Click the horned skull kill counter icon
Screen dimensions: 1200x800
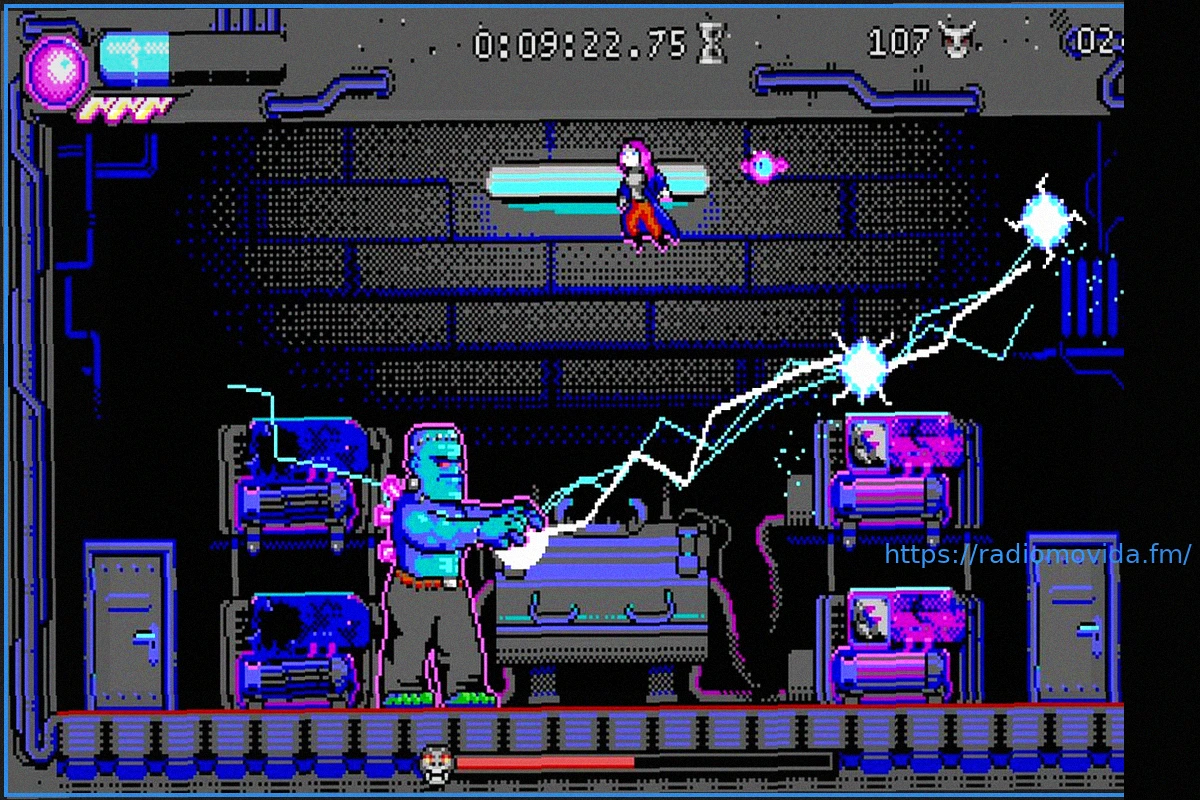pos(956,41)
